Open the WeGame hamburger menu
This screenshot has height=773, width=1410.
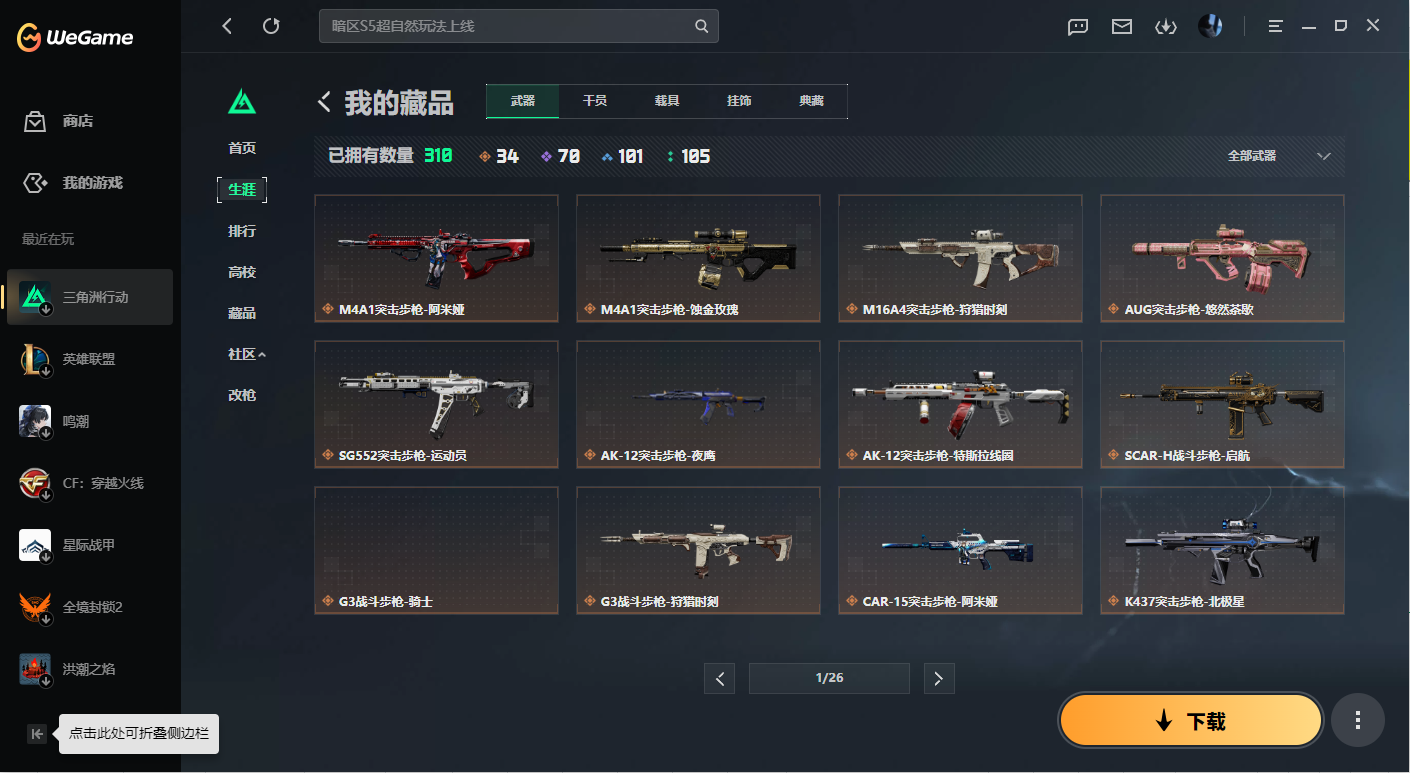(1275, 26)
